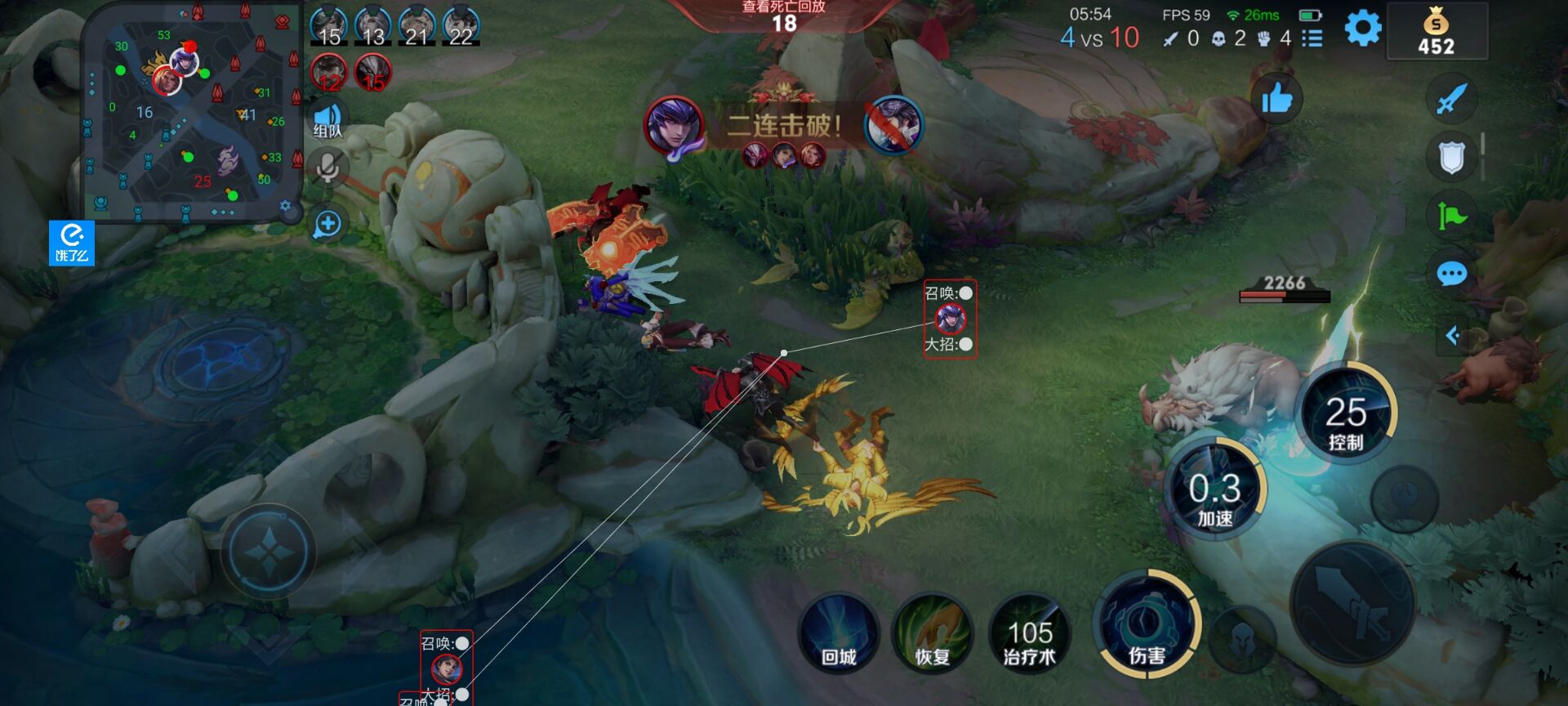1568x706 pixels.
Task: View the death replay banner
Action: tap(783, 16)
